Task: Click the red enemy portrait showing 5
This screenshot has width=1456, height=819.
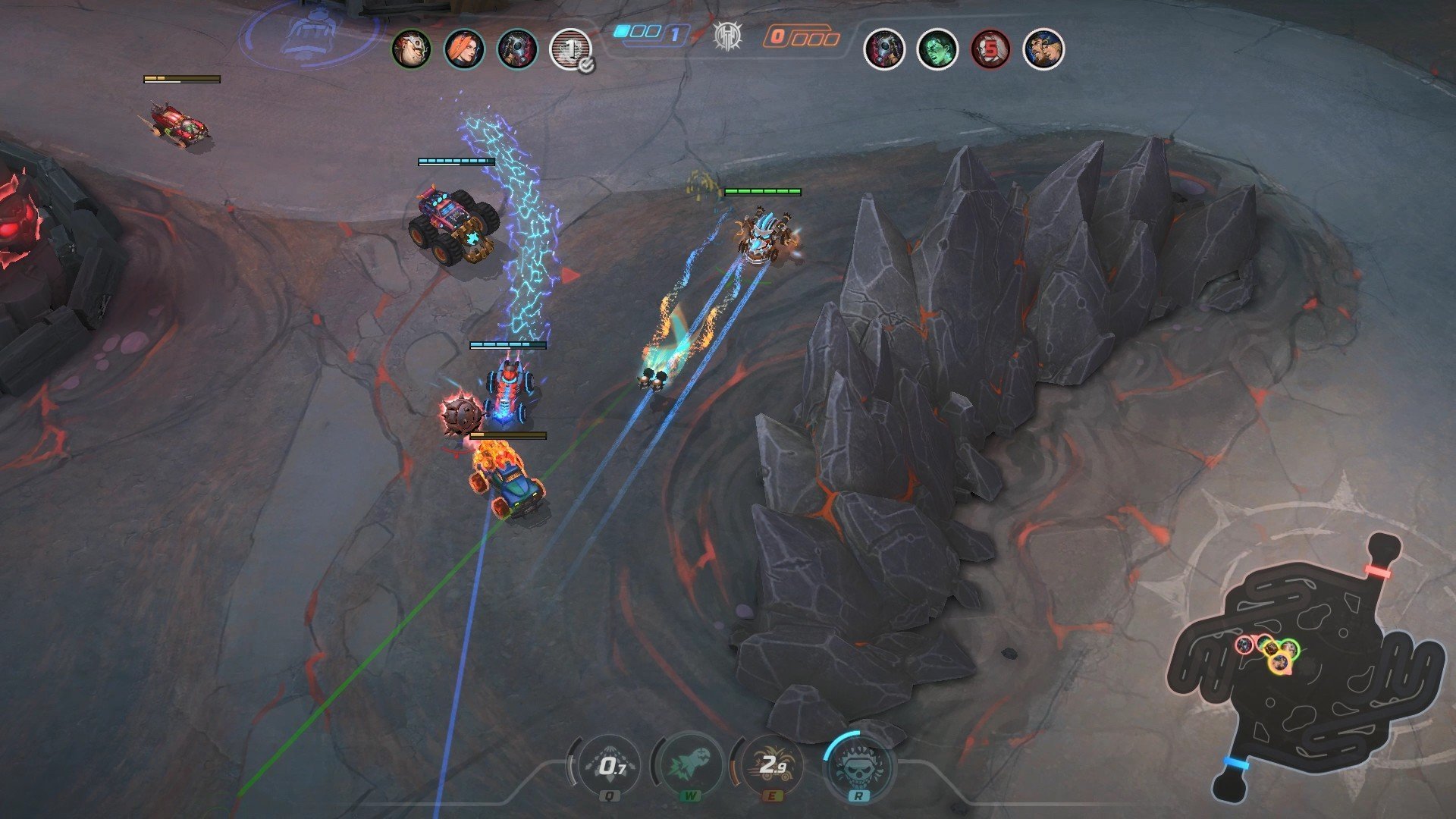Action: pos(990,49)
